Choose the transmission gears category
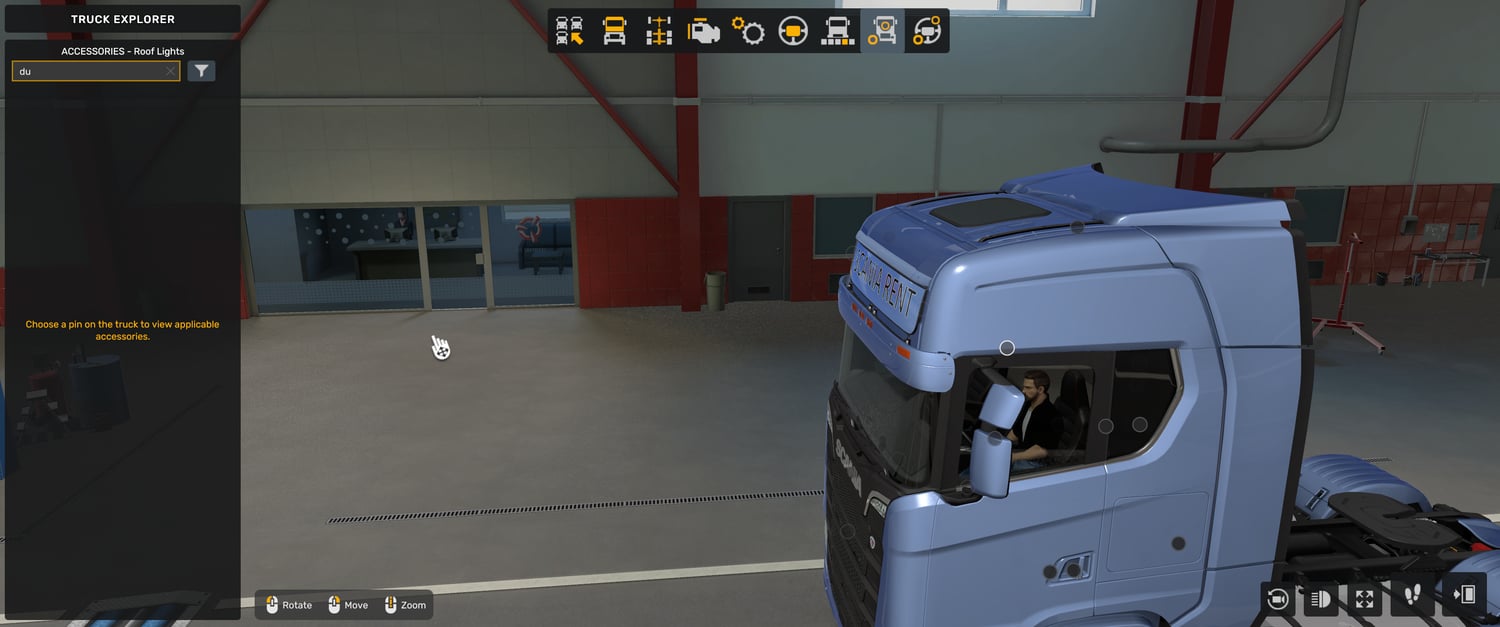1500x627 pixels. [748, 31]
